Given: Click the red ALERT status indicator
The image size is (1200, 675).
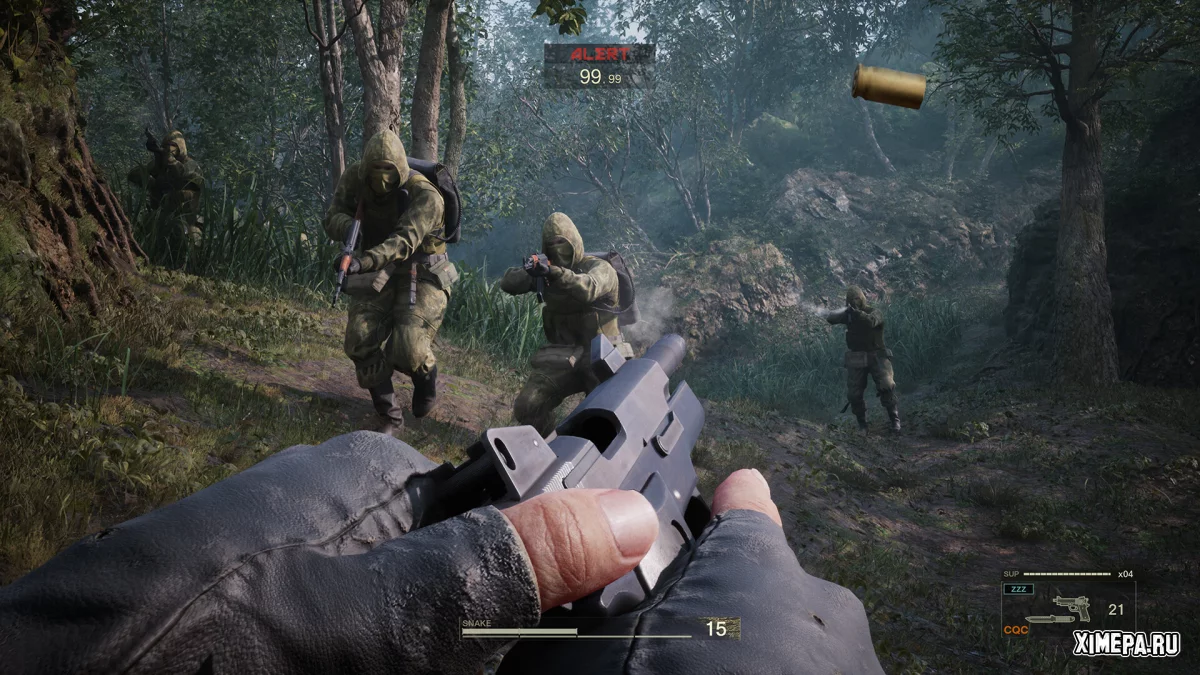Looking at the screenshot, I should [600, 54].
